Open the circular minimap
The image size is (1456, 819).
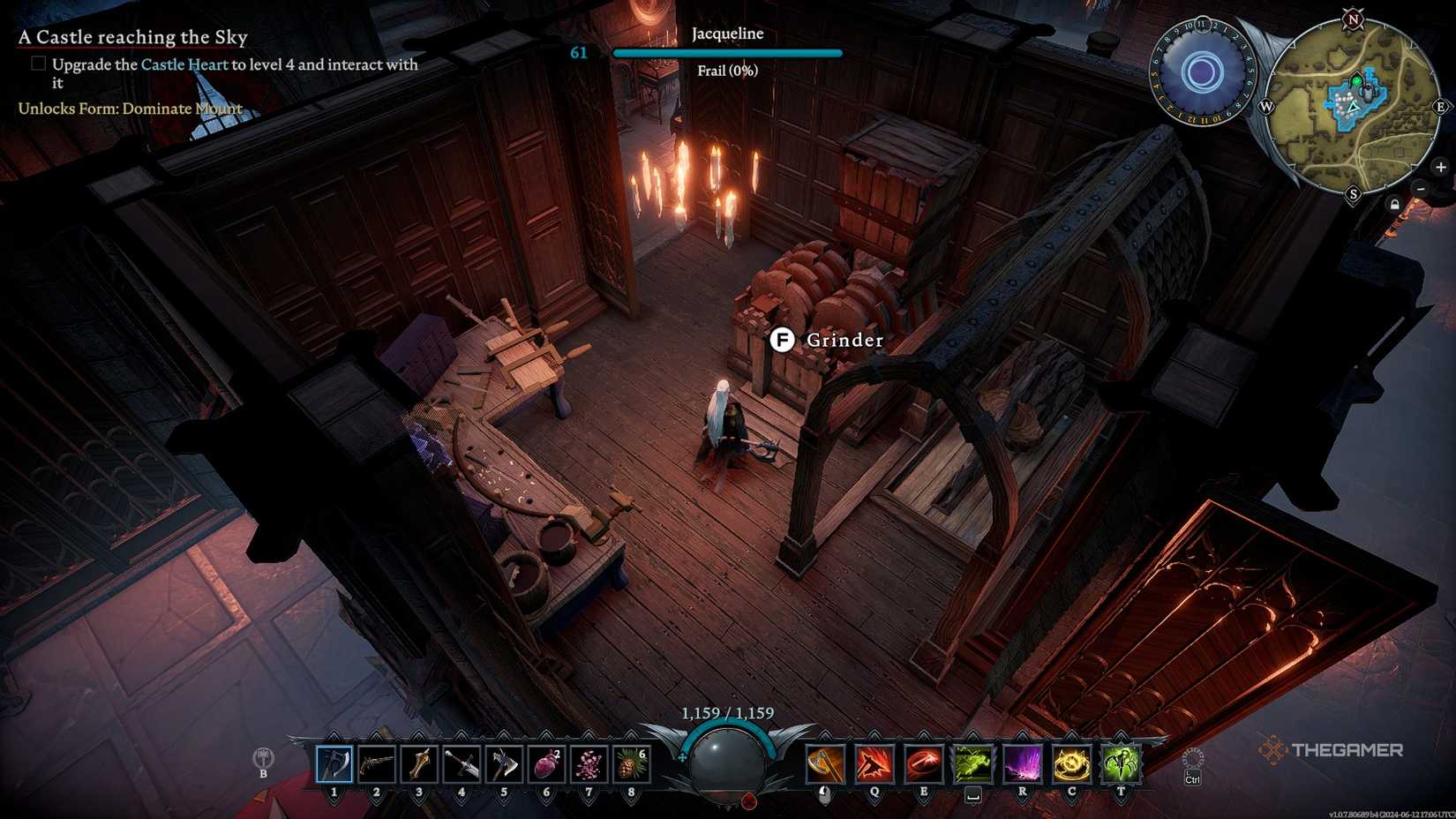point(1352,106)
